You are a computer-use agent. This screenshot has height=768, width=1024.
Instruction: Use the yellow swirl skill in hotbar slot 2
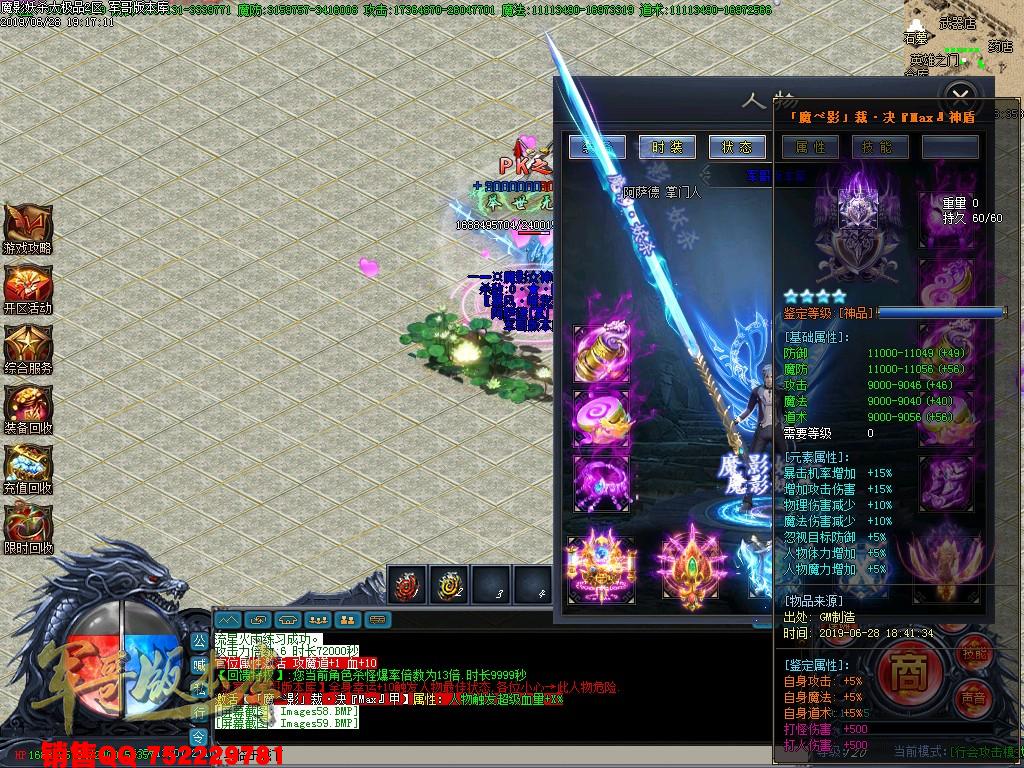pos(449,585)
